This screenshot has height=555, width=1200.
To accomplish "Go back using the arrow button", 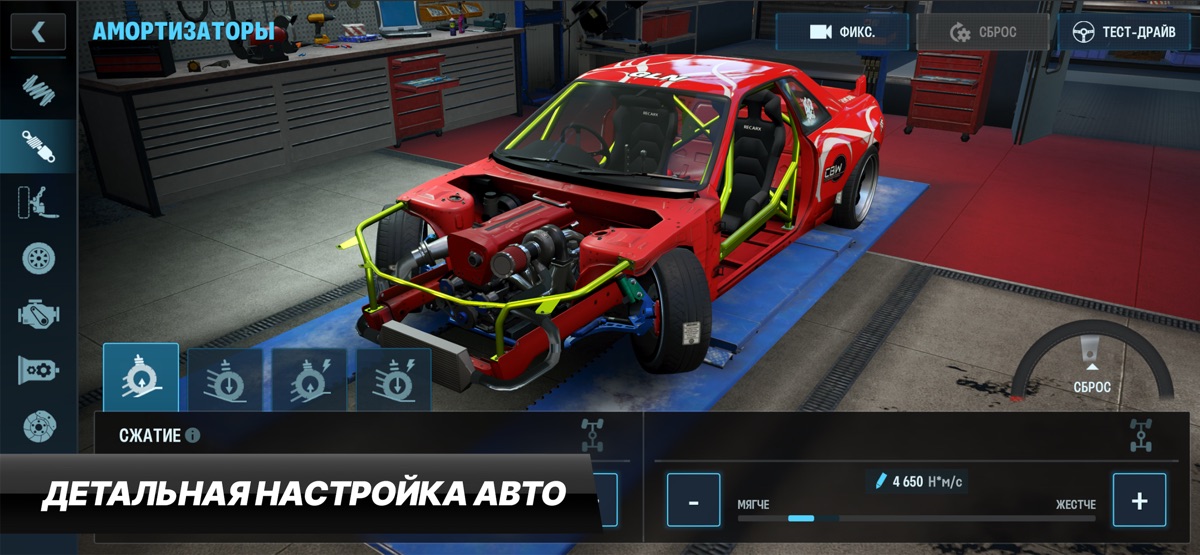I will (38, 31).
